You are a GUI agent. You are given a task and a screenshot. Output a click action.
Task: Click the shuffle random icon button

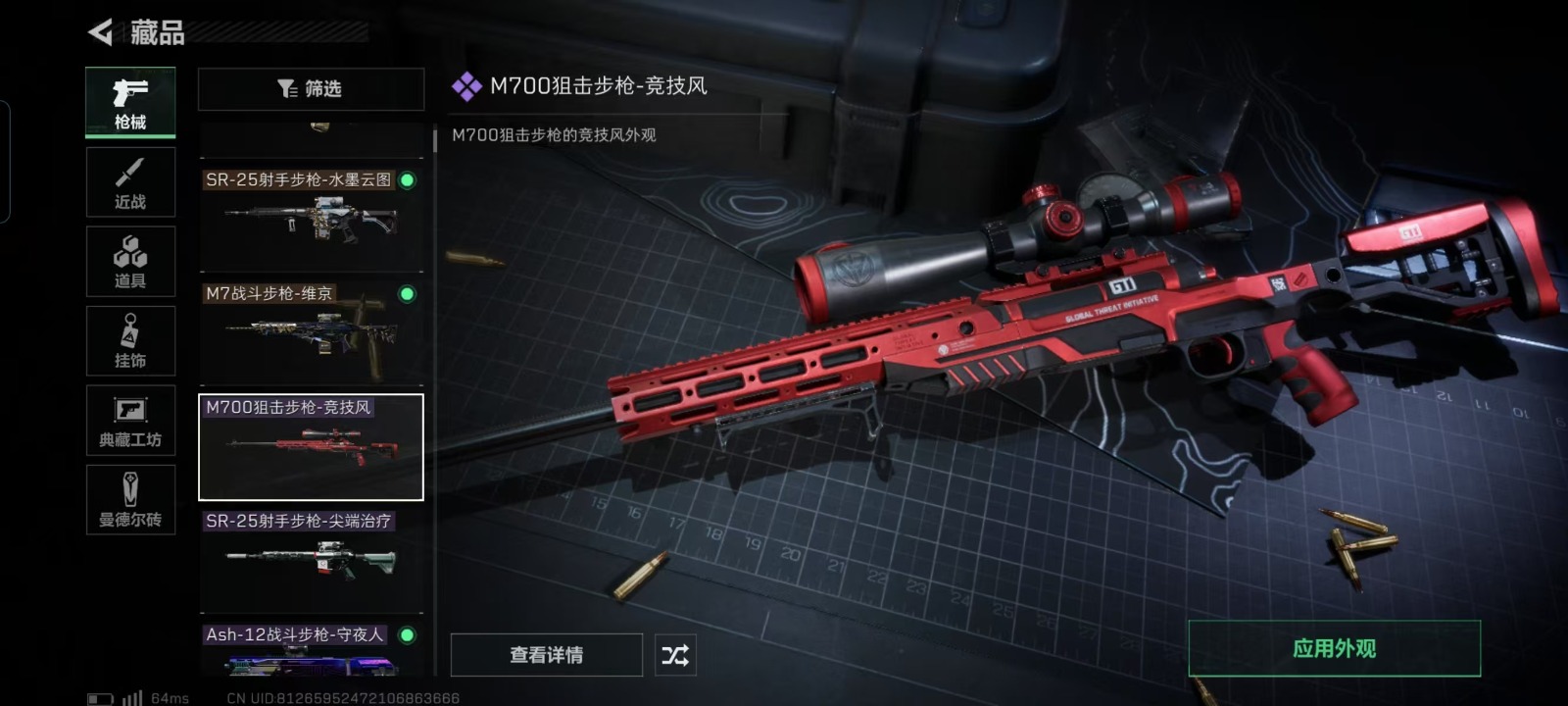pyautogui.click(x=675, y=655)
